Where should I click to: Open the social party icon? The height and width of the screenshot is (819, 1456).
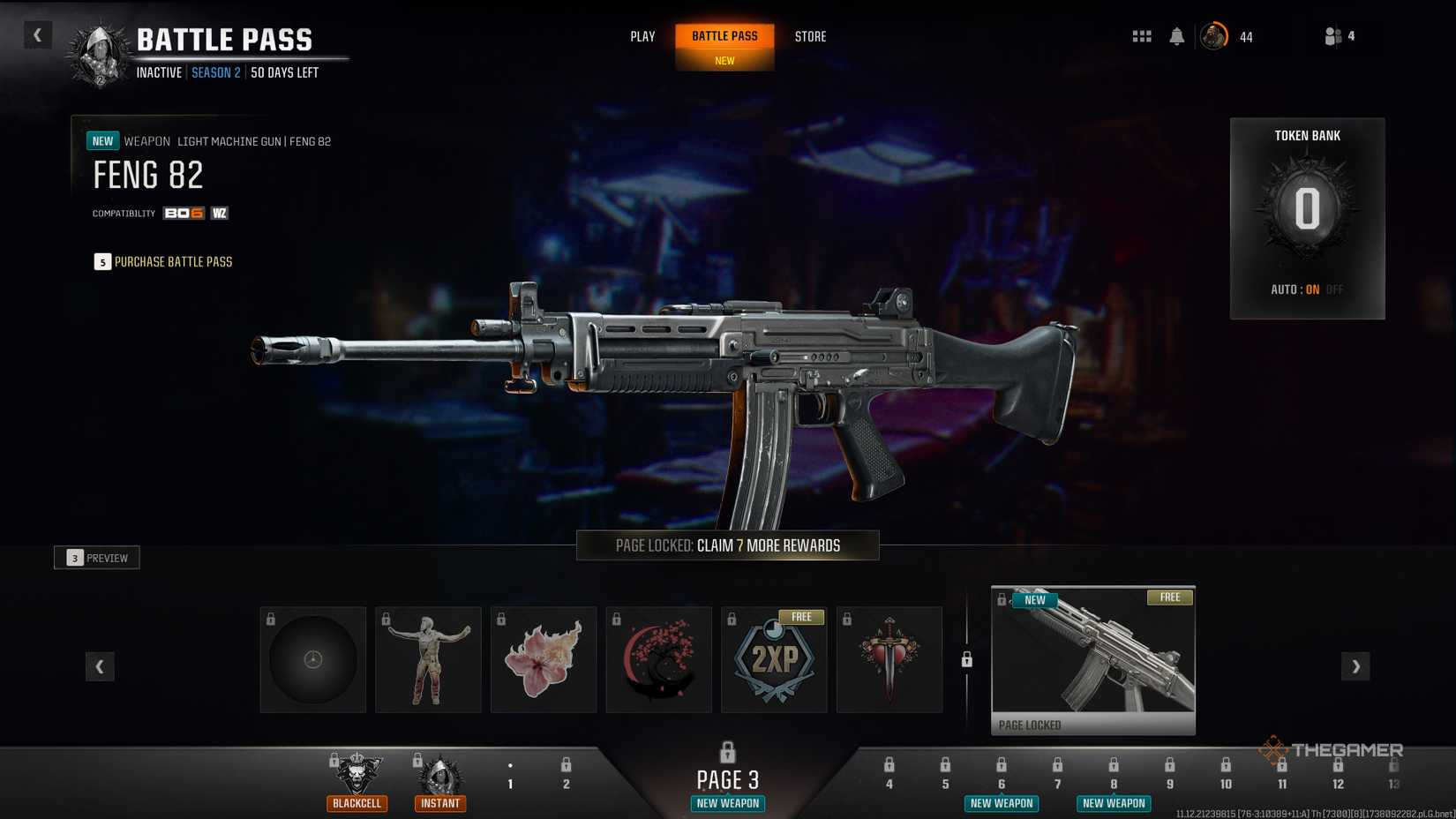(x=1333, y=36)
